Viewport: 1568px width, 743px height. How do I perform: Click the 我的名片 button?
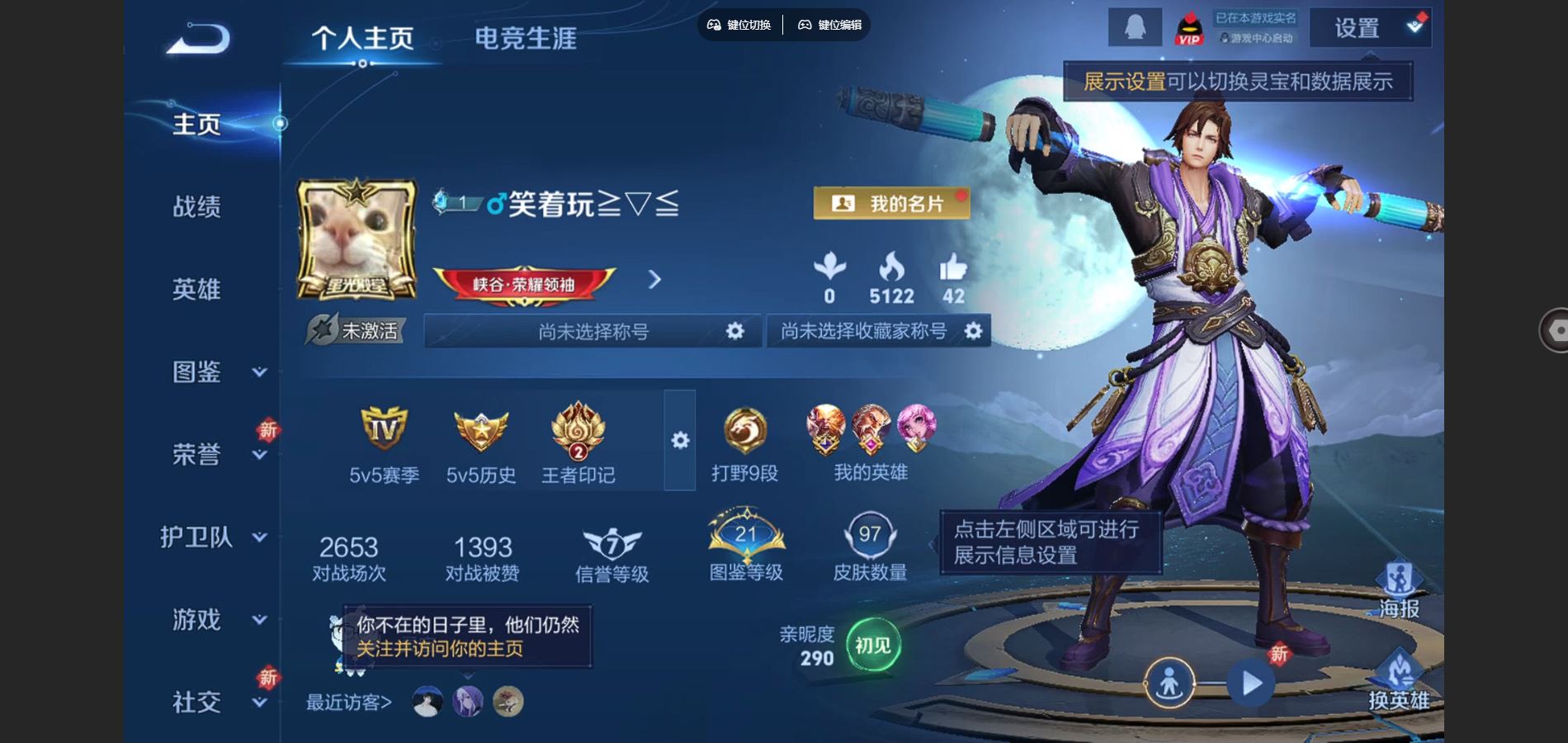(890, 202)
